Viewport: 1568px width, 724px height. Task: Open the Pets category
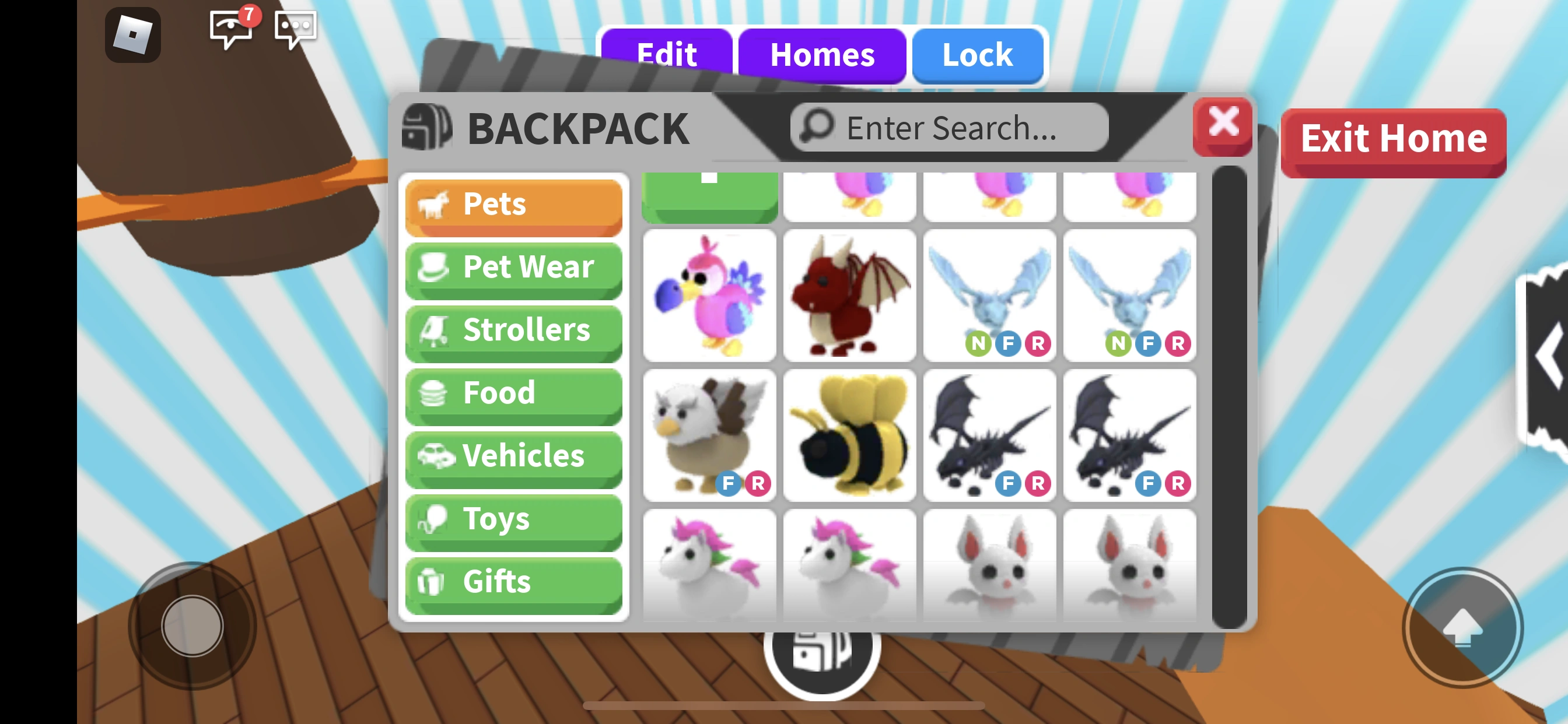(x=514, y=205)
